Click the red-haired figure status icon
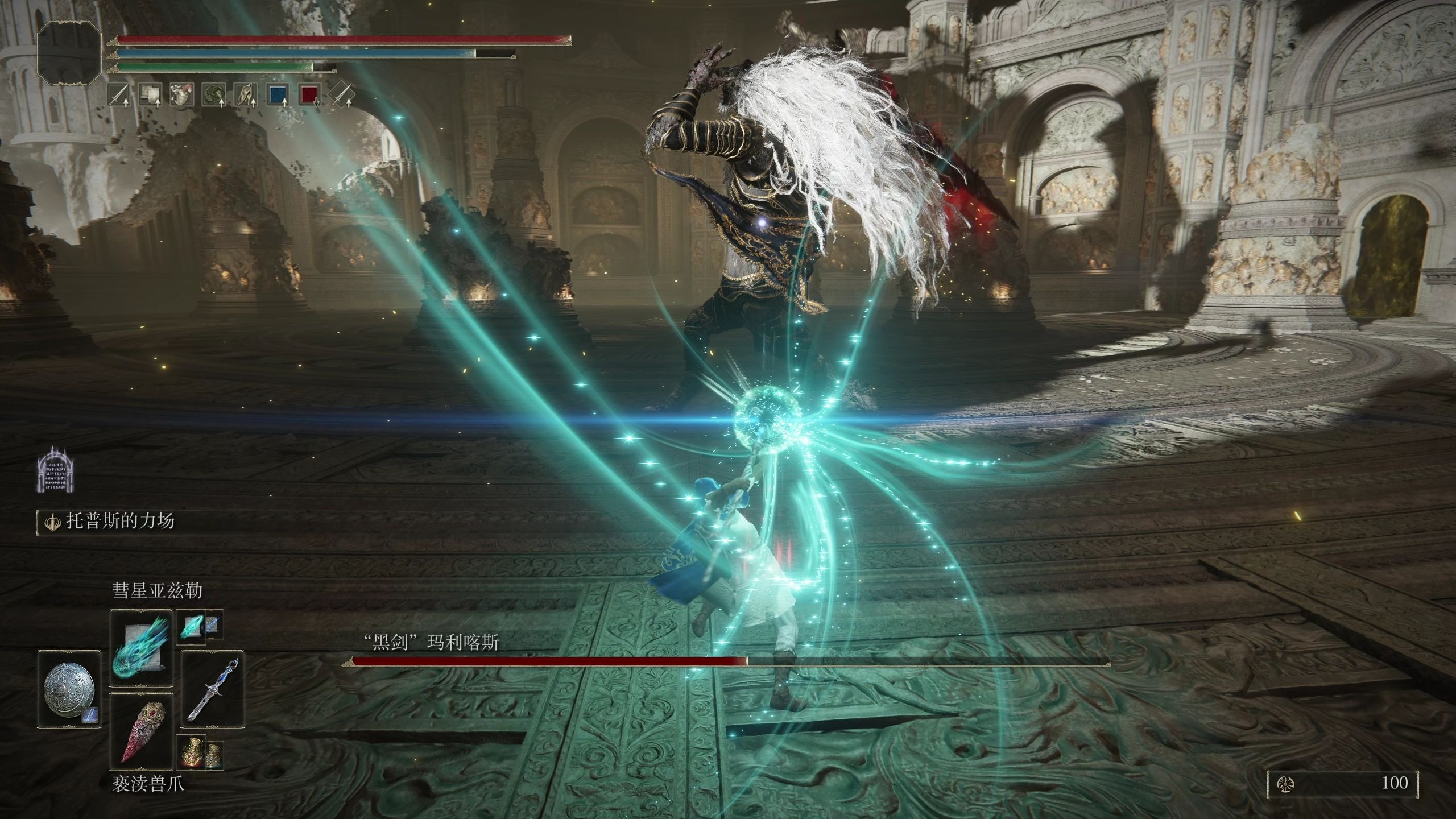This screenshot has width=1456, height=819. pyautogui.click(x=183, y=95)
